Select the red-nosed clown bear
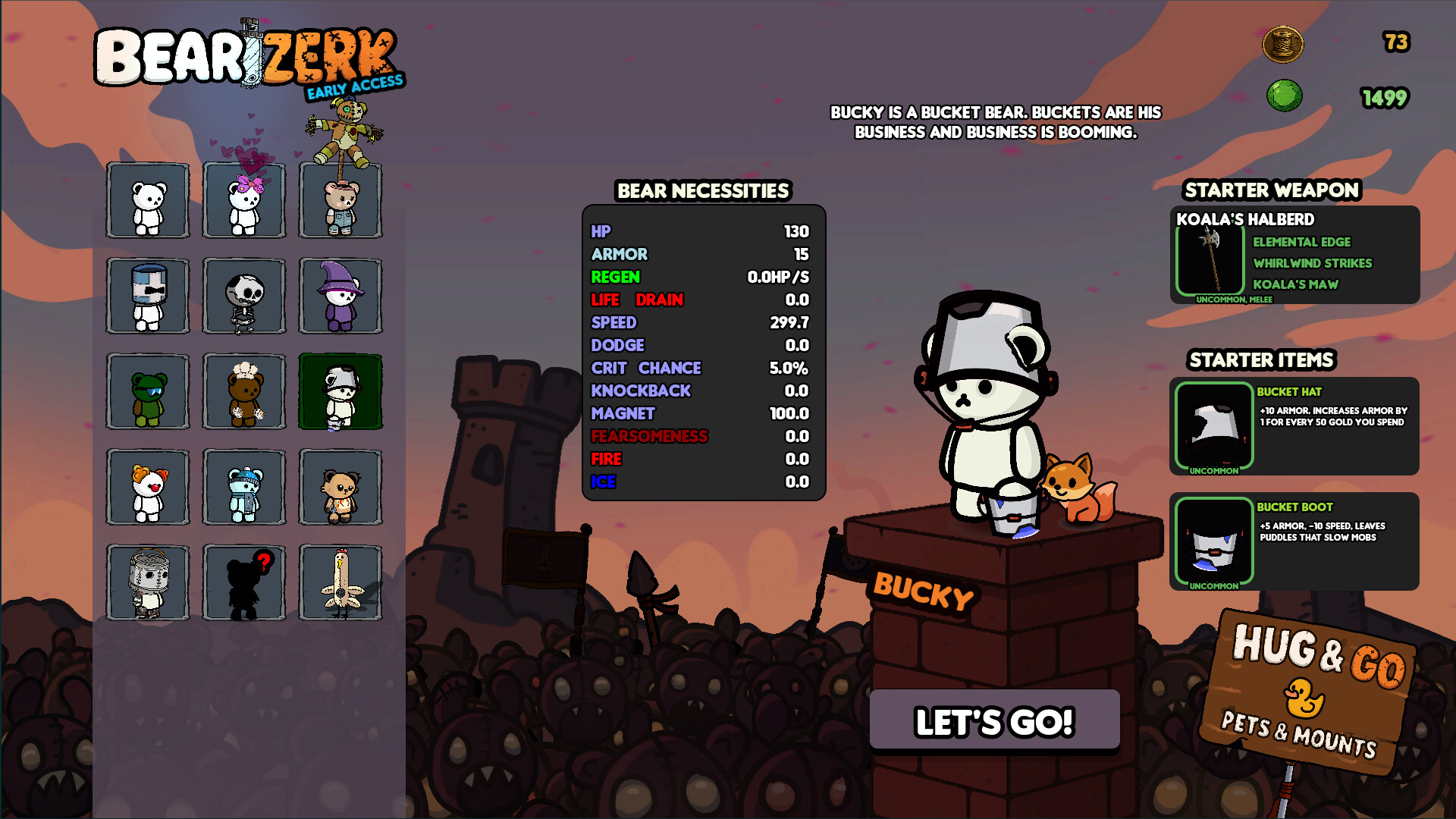 149,488
